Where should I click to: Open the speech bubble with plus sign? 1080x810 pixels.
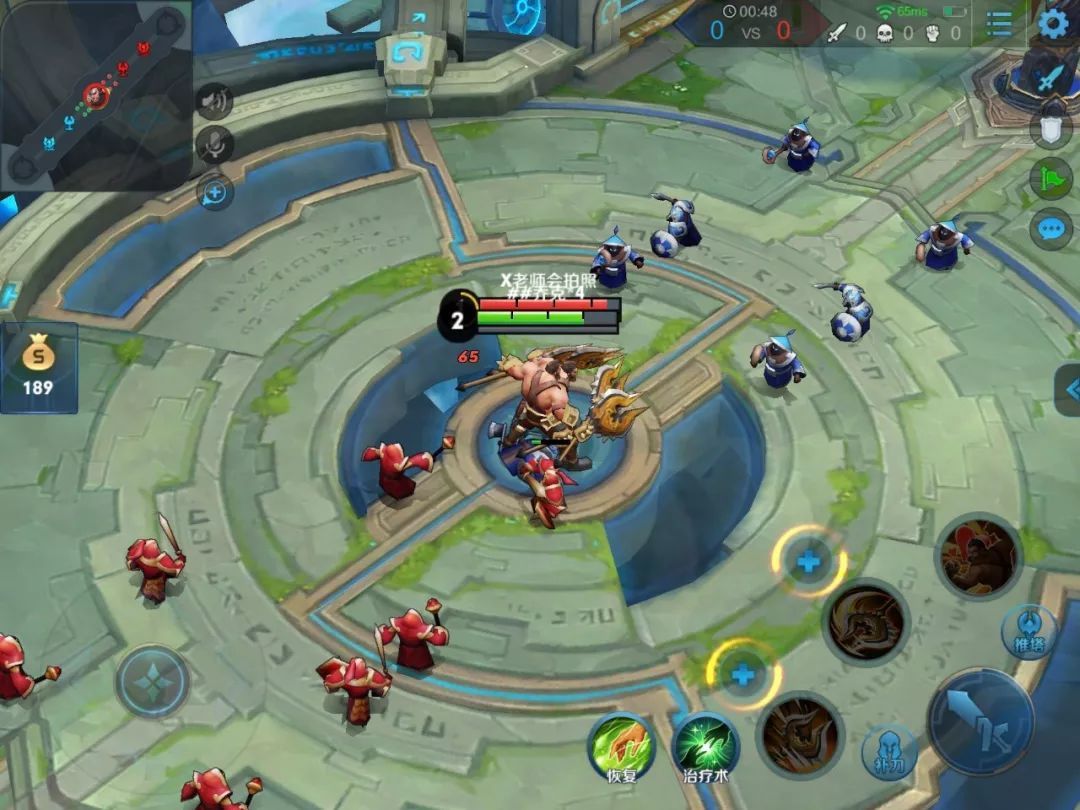(214, 191)
